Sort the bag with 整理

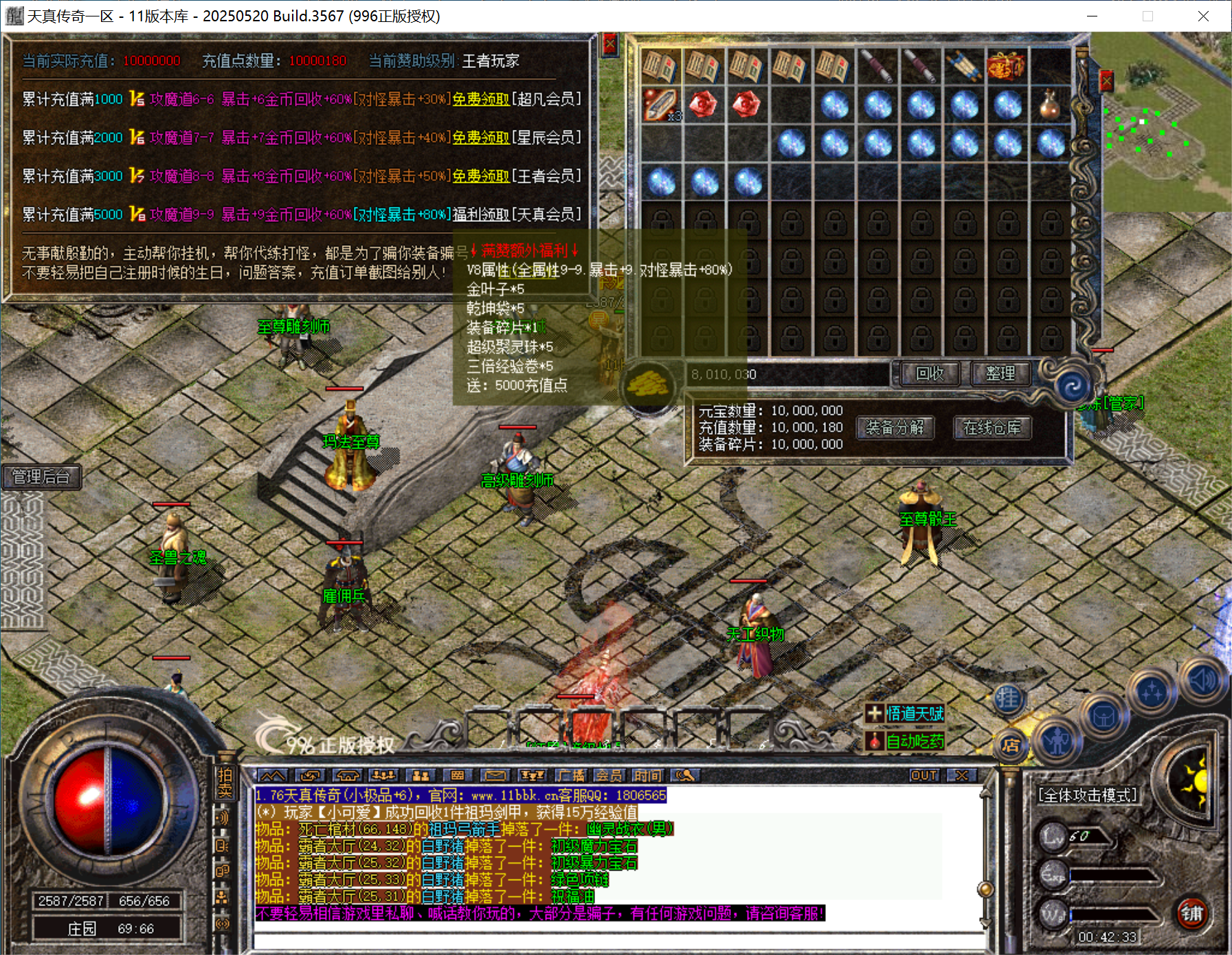[1000, 374]
